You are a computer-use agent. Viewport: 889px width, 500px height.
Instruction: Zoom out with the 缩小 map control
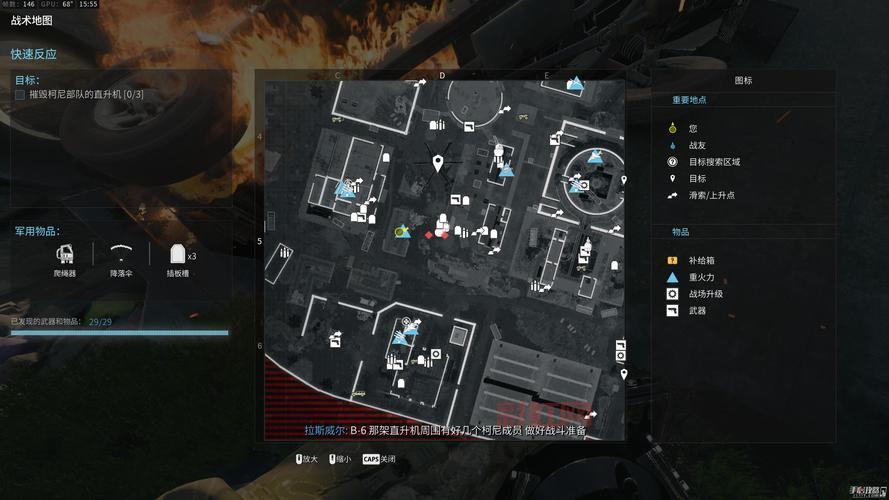(x=342, y=459)
